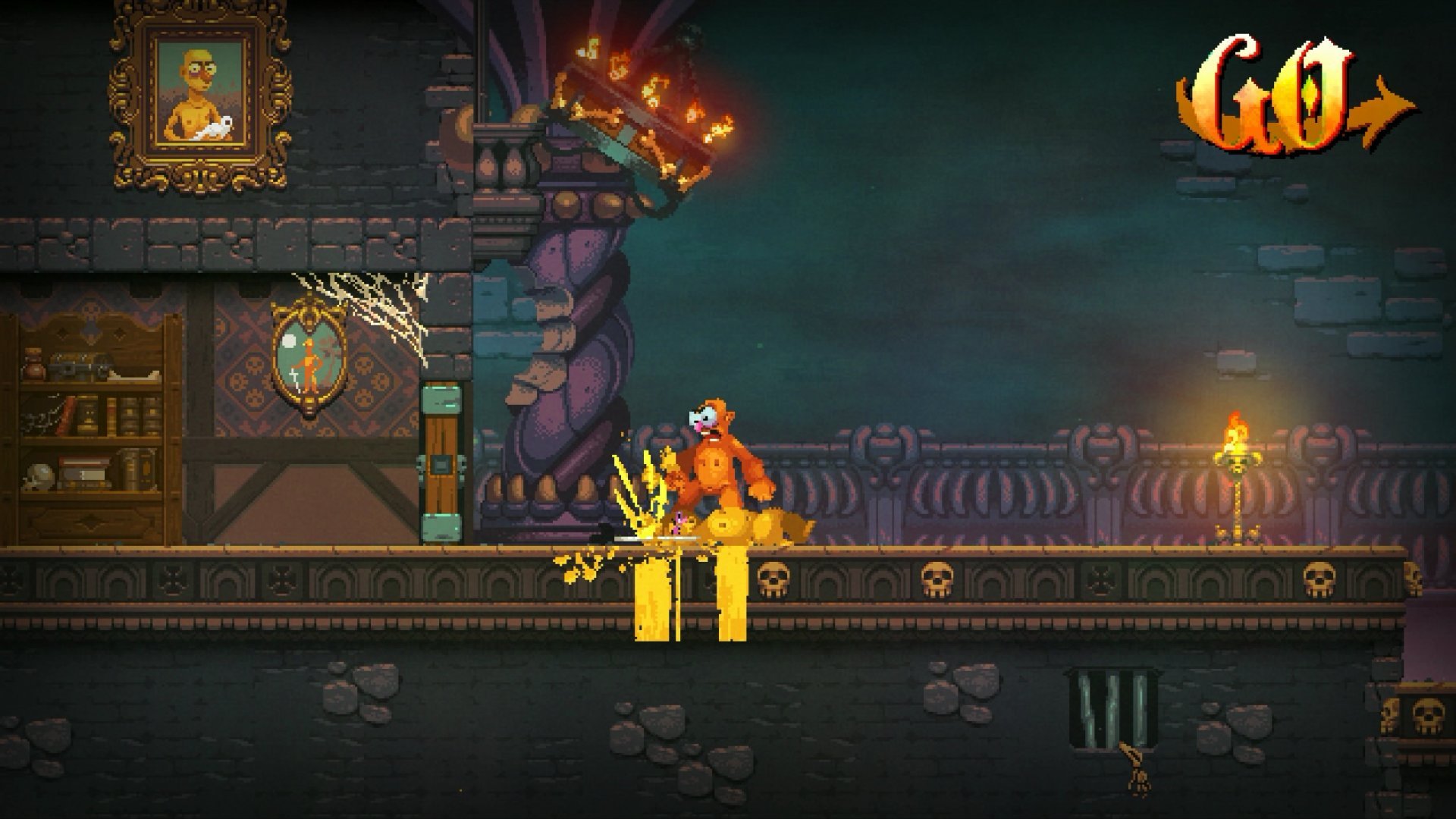Viewport: 1456px width, 819px height.
Task: Click the sword lying on the ground
Action: coord(656,538)
